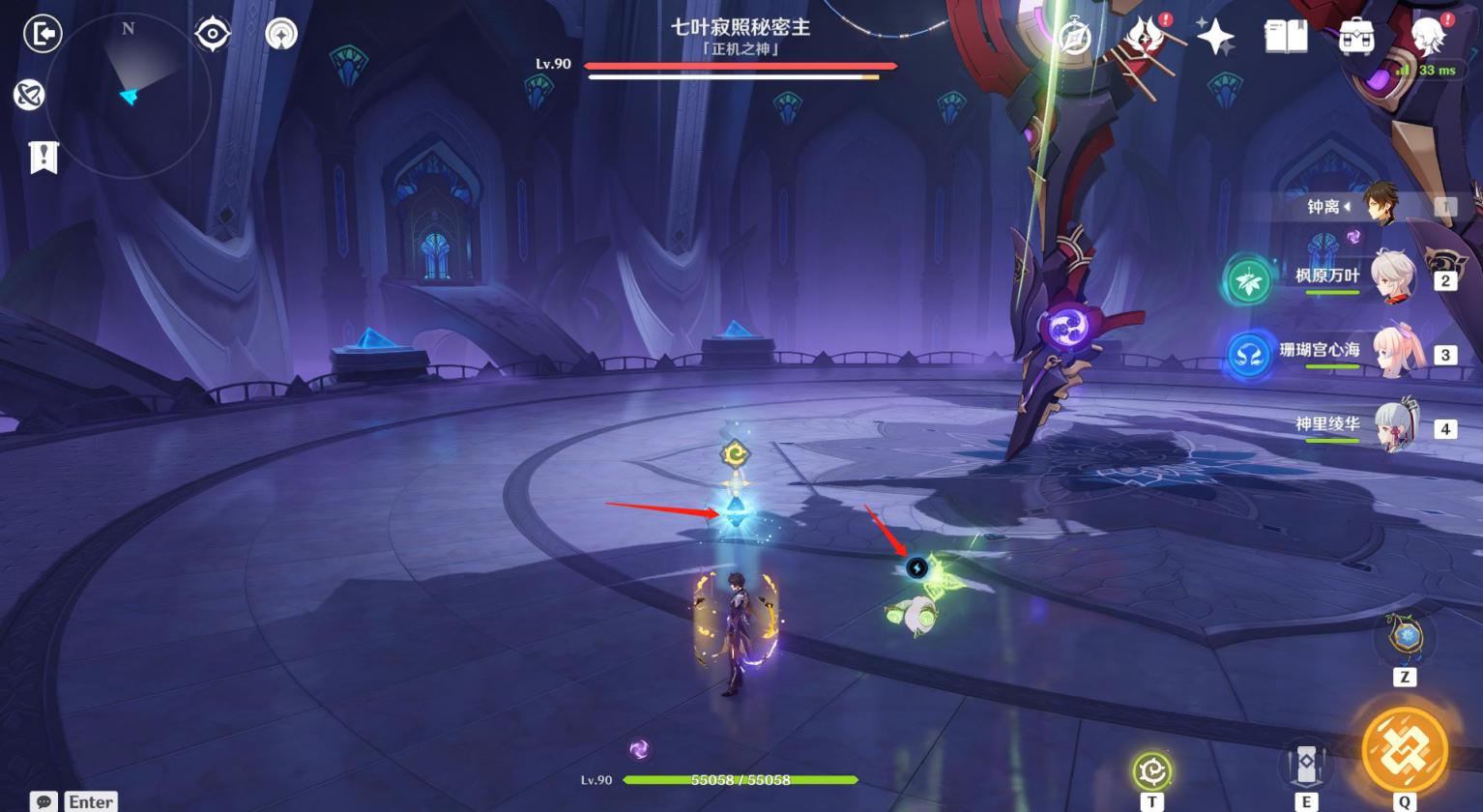The image size is (1483, 812).
Task: Open the circular minimap
Action: pos(129,95)
